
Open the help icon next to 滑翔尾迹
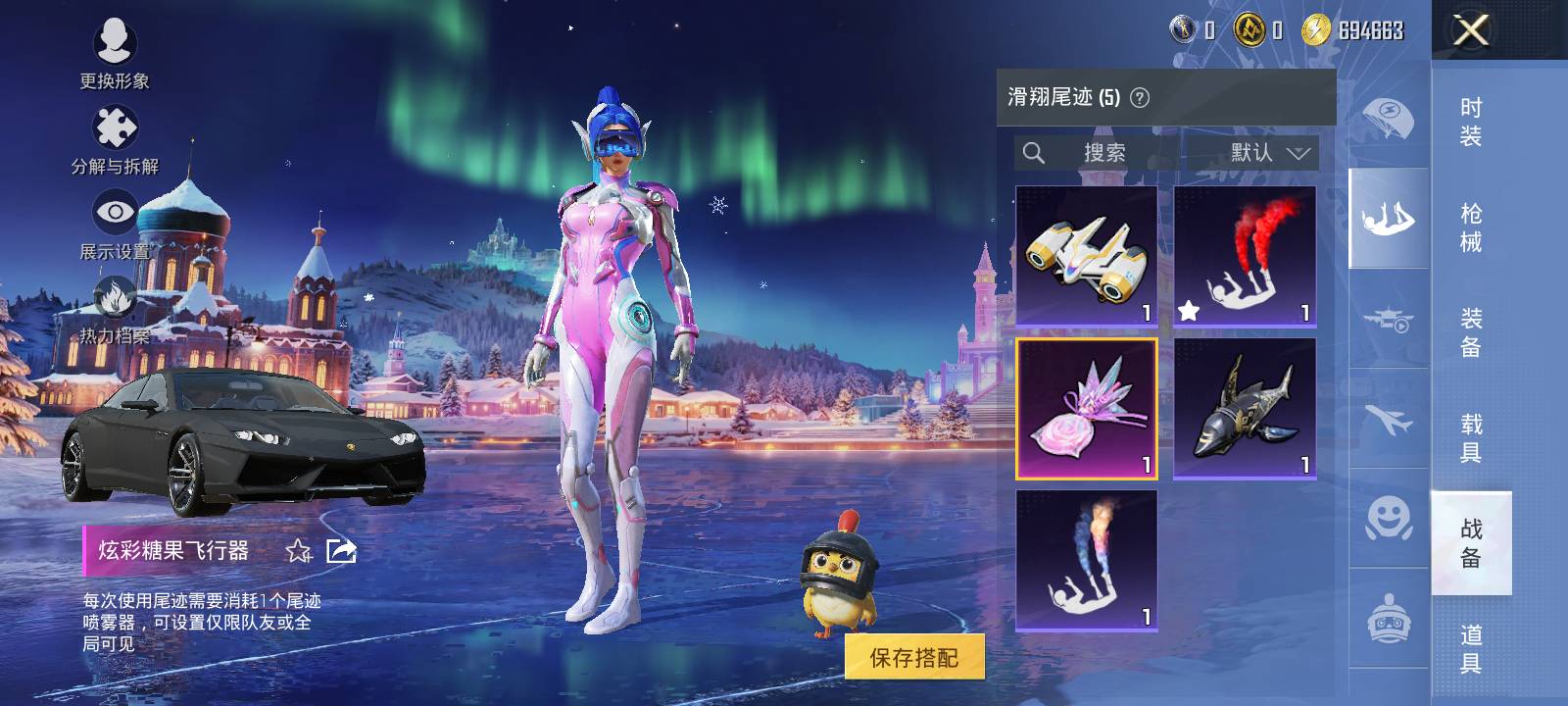(1140, 98)
